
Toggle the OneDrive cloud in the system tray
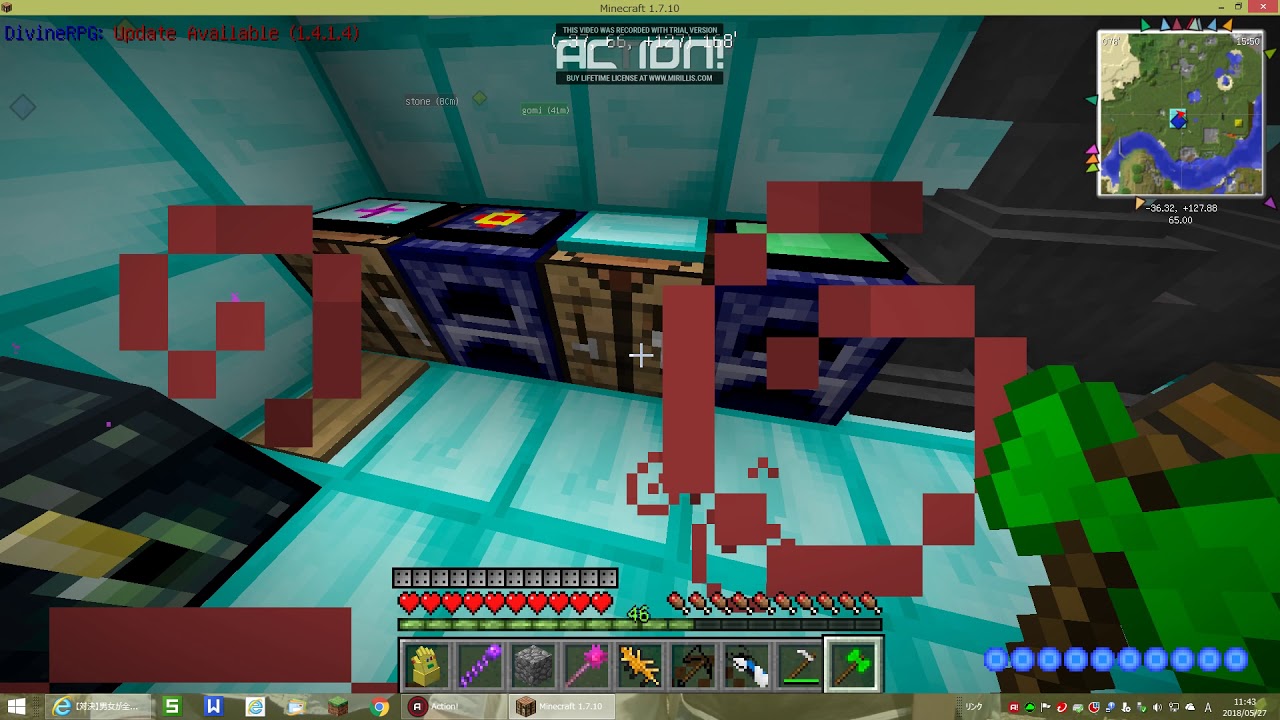[x=1190, y=707]
